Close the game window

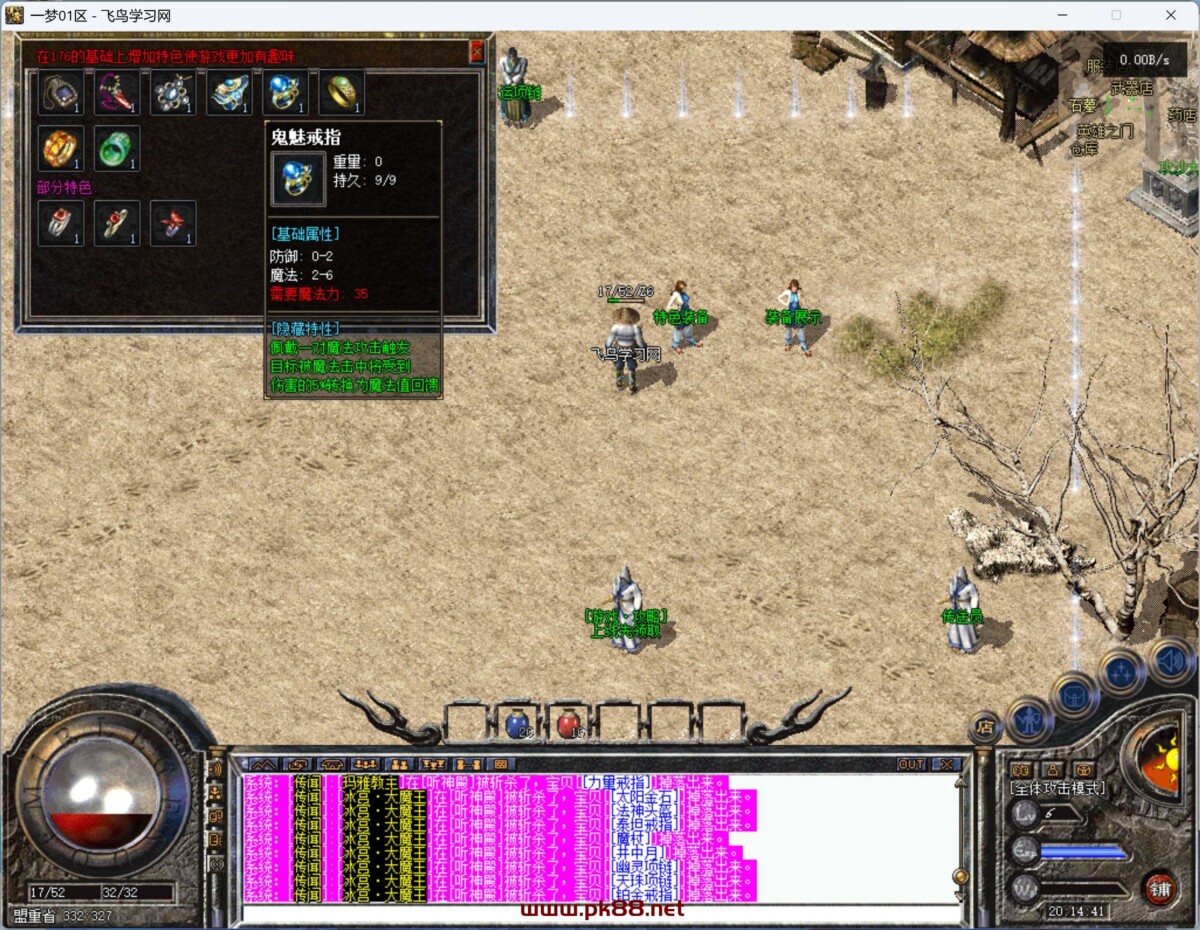click(x=1171, y=15)
